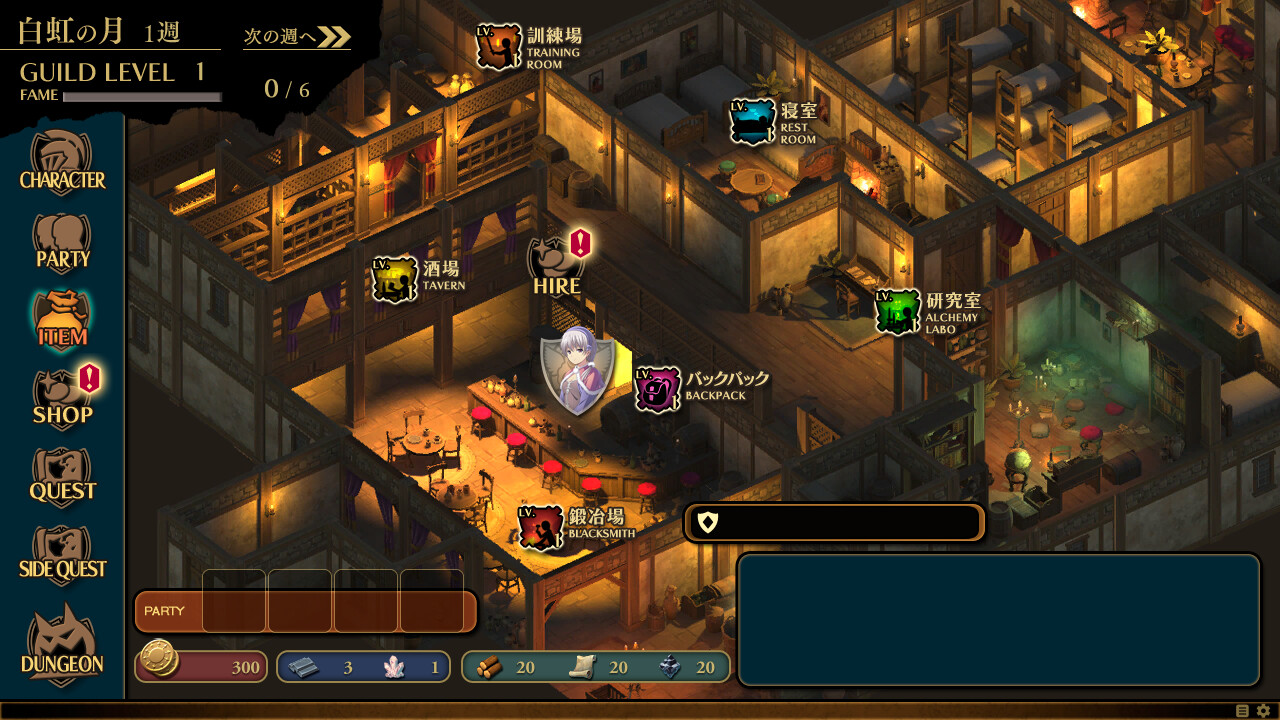Open the Side Quest menu
Image resolution: width=1280 pixels, height=720 pixels.
point(62,555)
